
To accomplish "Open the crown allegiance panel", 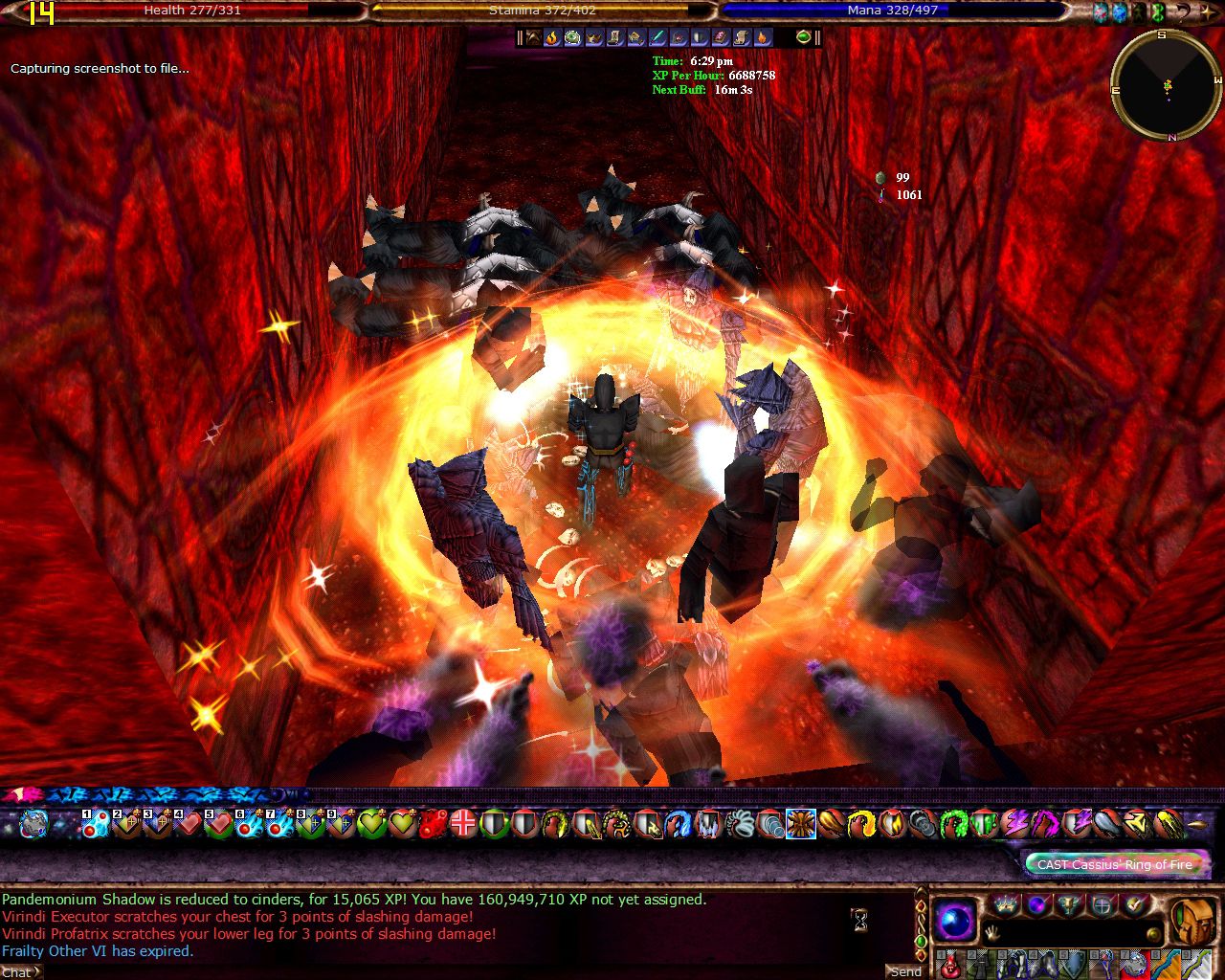I will click(x=1006, y=904).
